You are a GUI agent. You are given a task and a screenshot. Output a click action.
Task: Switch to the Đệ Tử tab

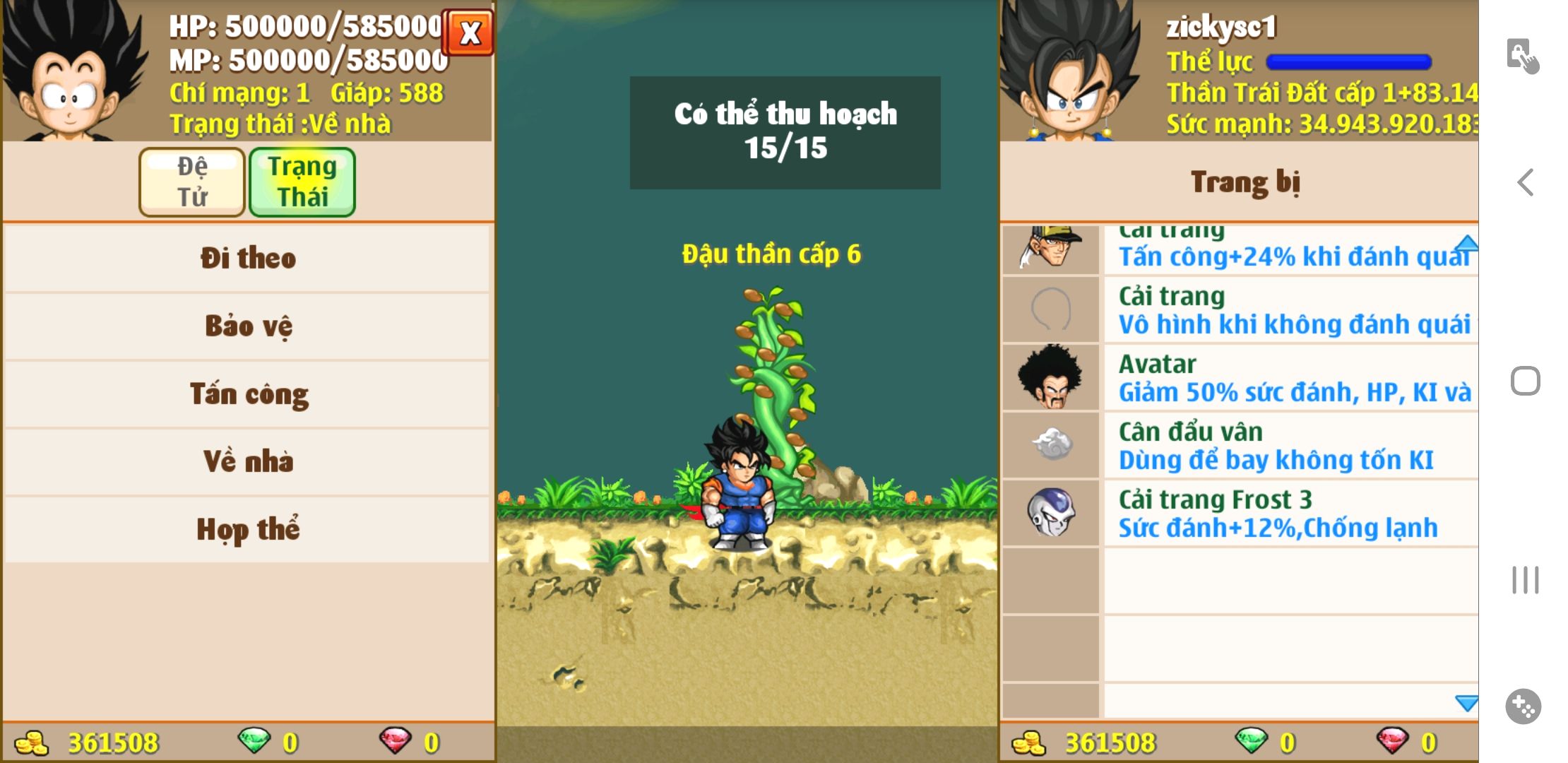pyautogui.click(x=192, y=182)
